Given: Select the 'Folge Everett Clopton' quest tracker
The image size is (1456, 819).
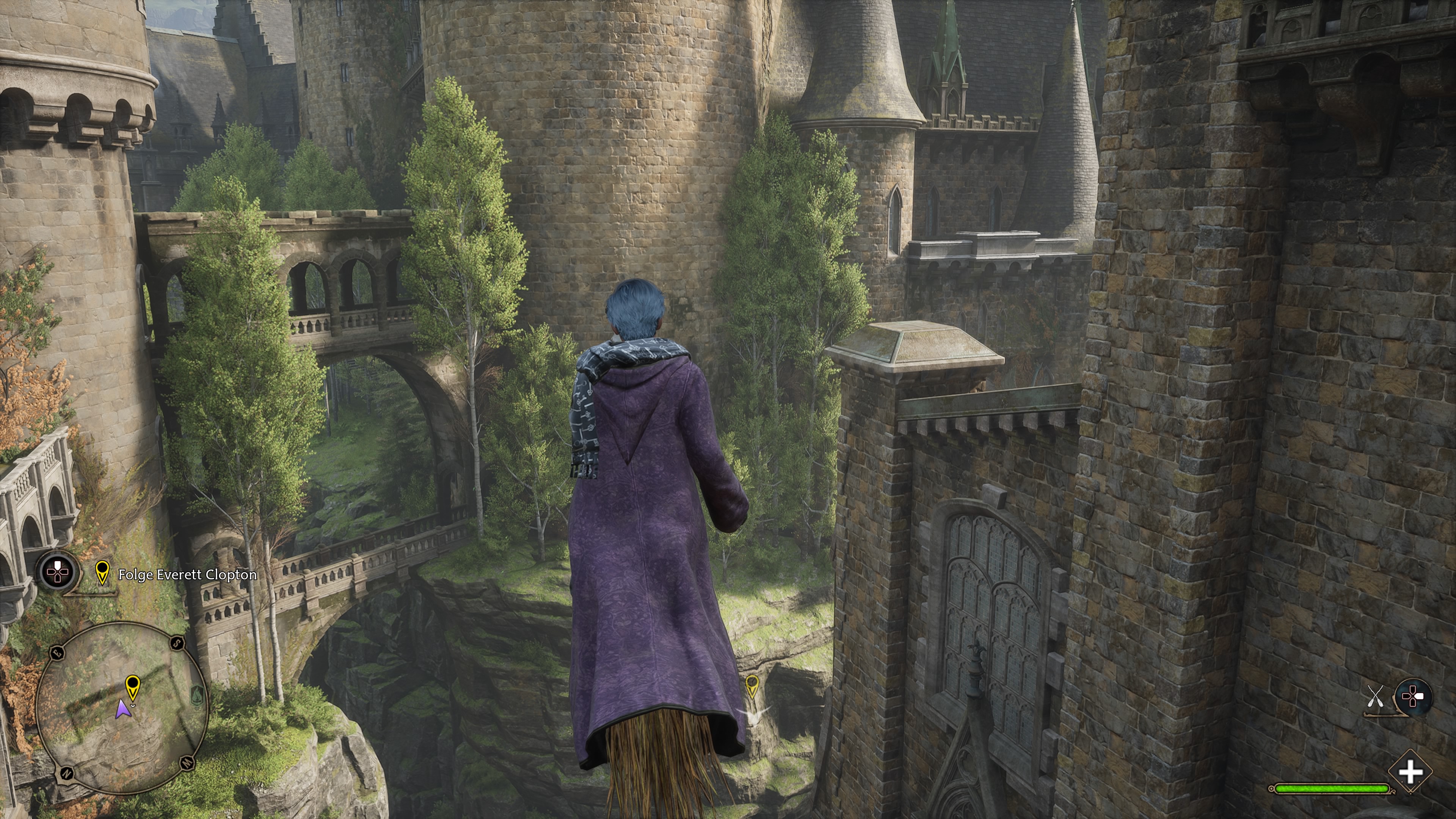Looking at the screenshot, I should [x=187, y=575].
